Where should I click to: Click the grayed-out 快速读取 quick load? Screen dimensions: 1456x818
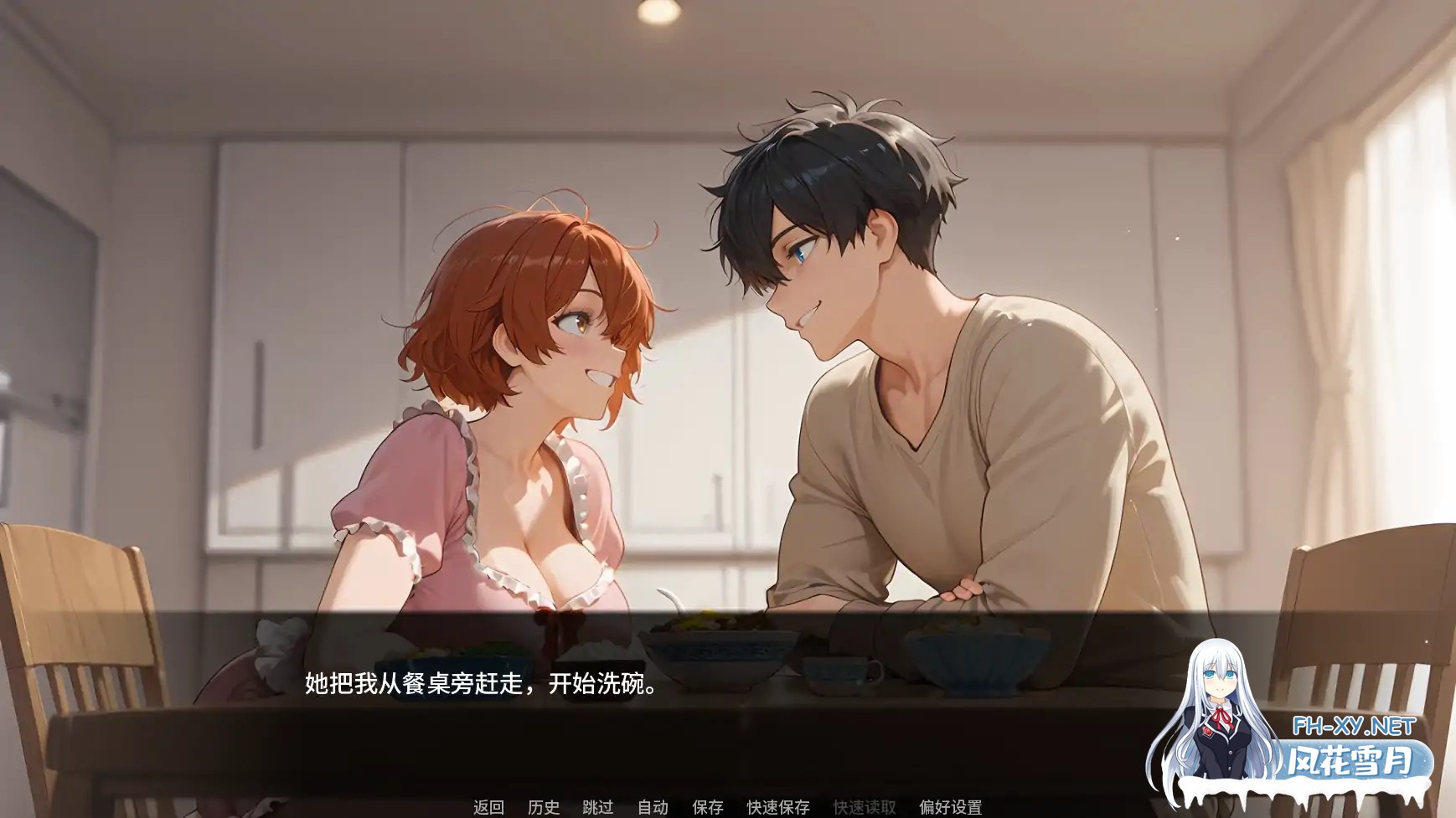point(865,809)
